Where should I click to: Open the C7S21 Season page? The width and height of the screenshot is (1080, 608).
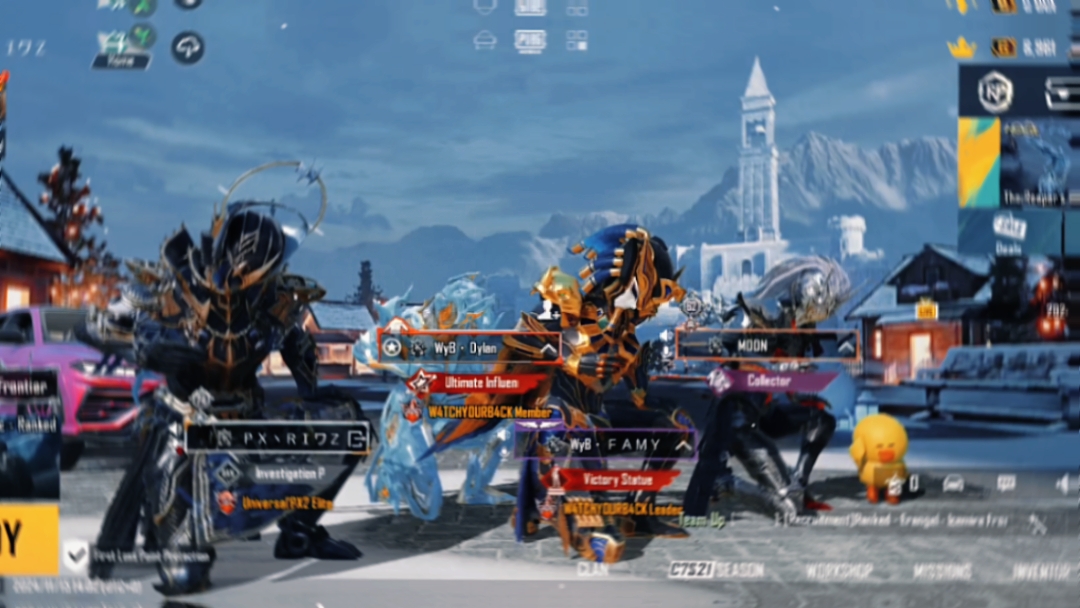point(716,570)
